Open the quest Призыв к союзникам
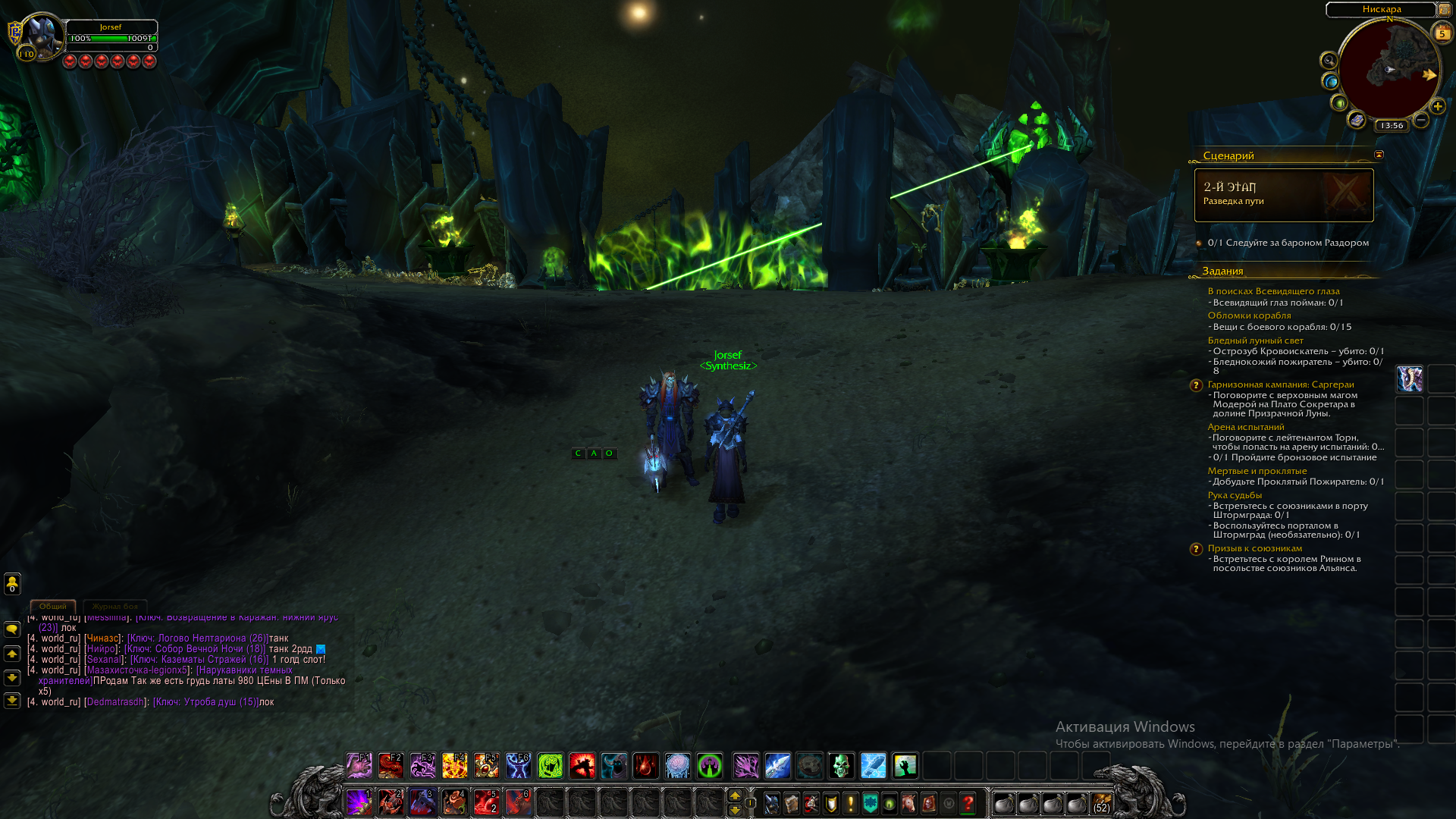 1254,548
